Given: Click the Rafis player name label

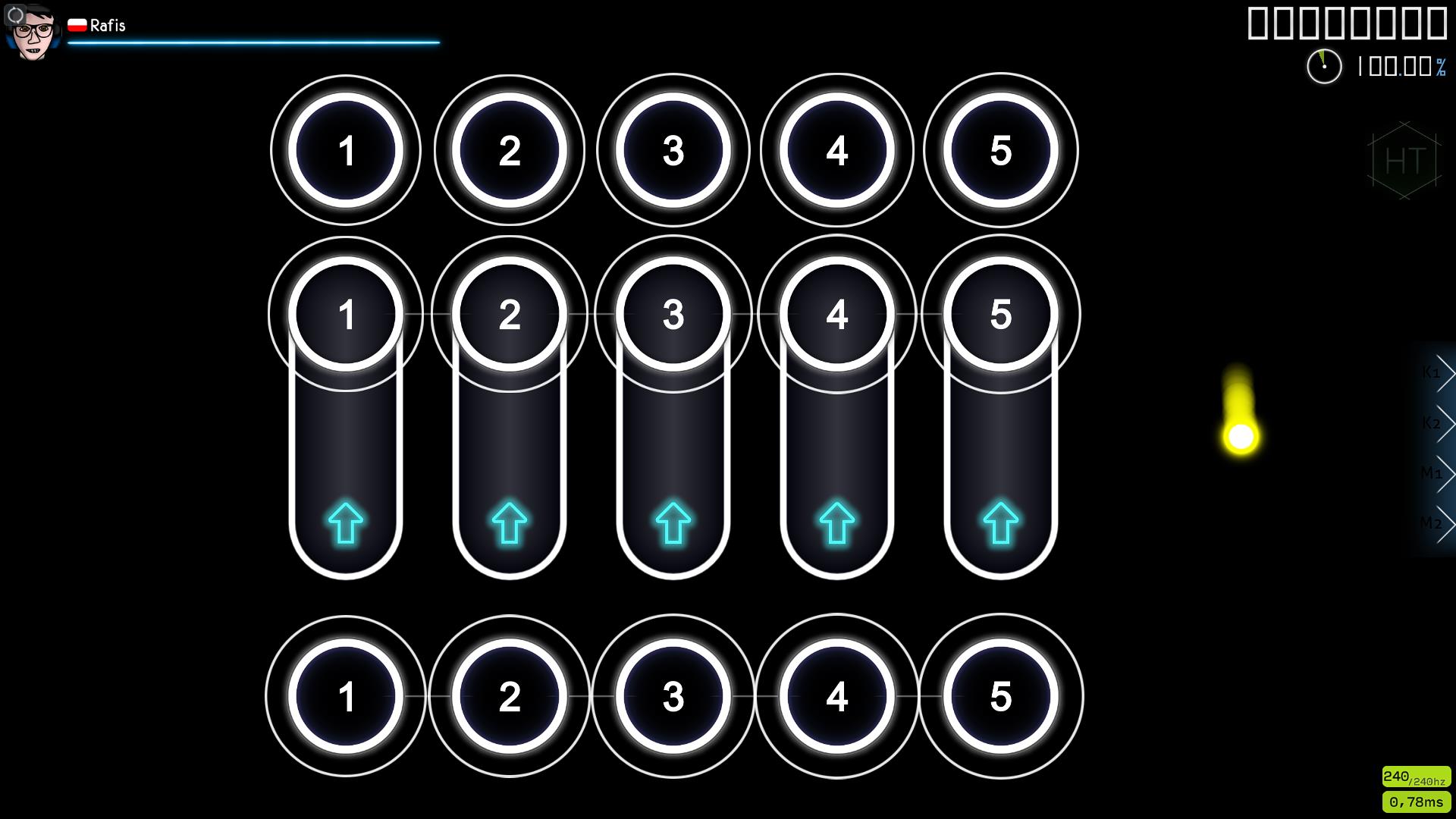Looking at the screenshot, I should coord(106,25).
